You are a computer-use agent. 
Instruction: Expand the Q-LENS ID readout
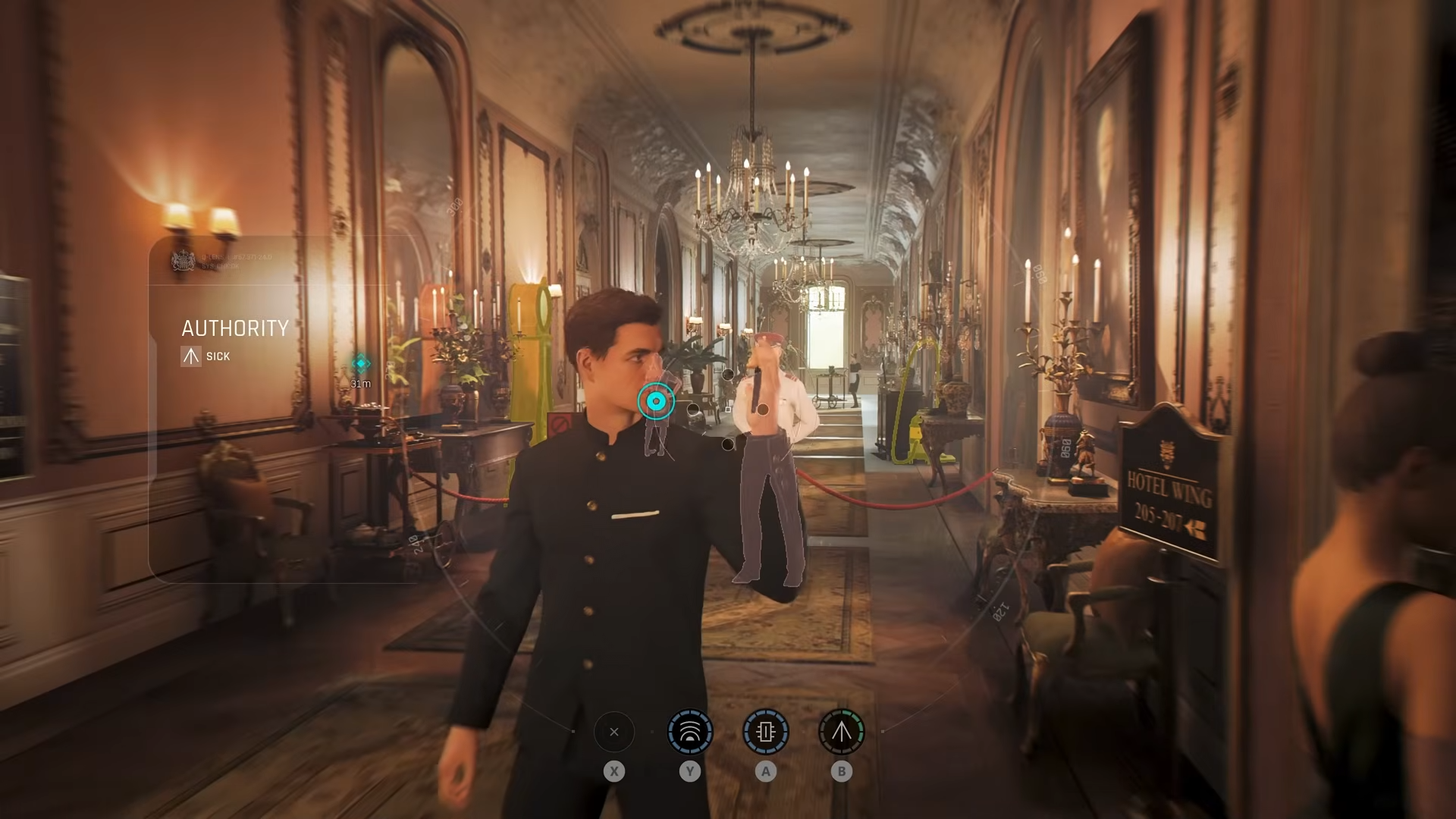point(237,258)
